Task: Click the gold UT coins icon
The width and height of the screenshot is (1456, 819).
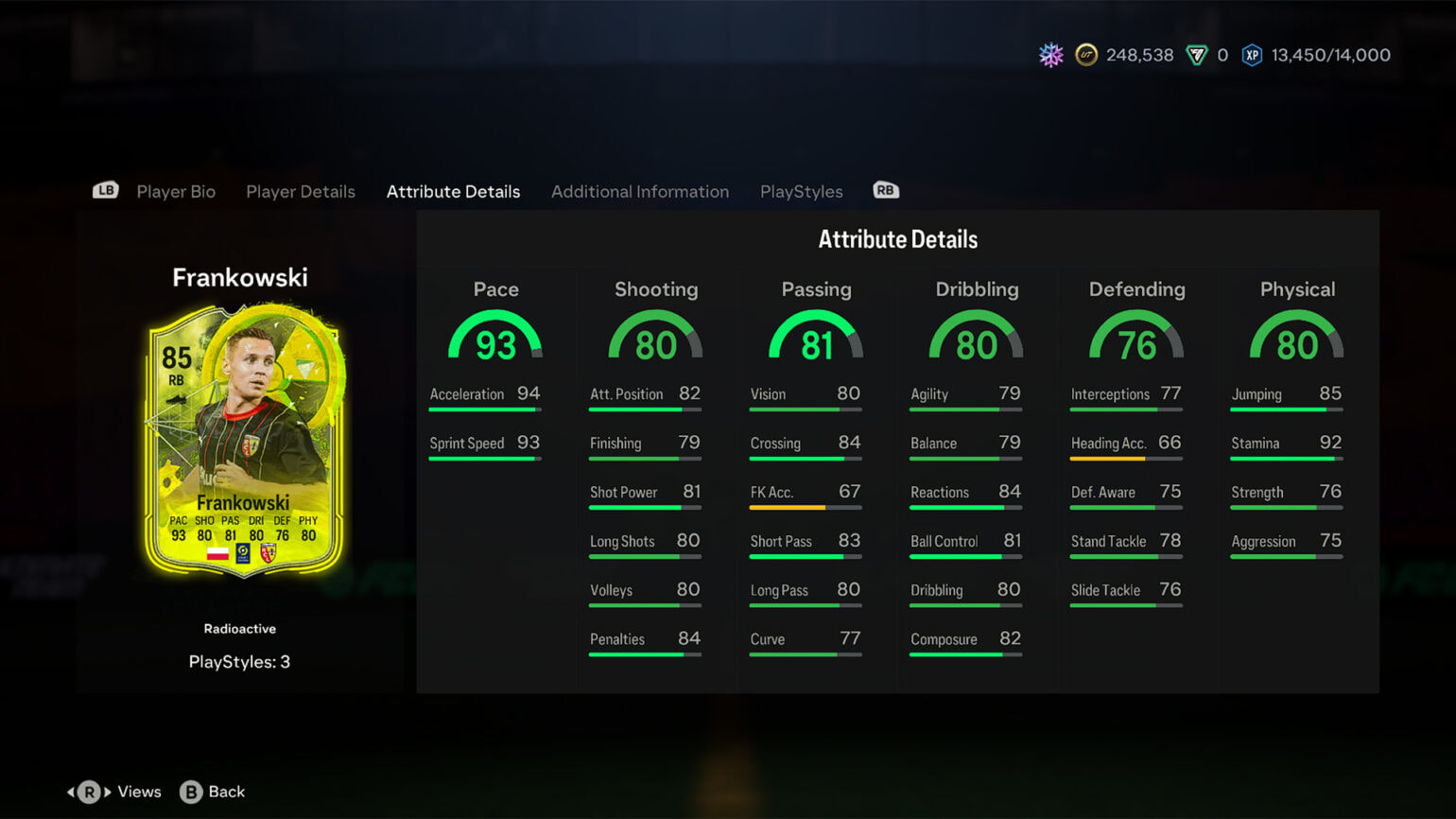Action: point(1085,55)
